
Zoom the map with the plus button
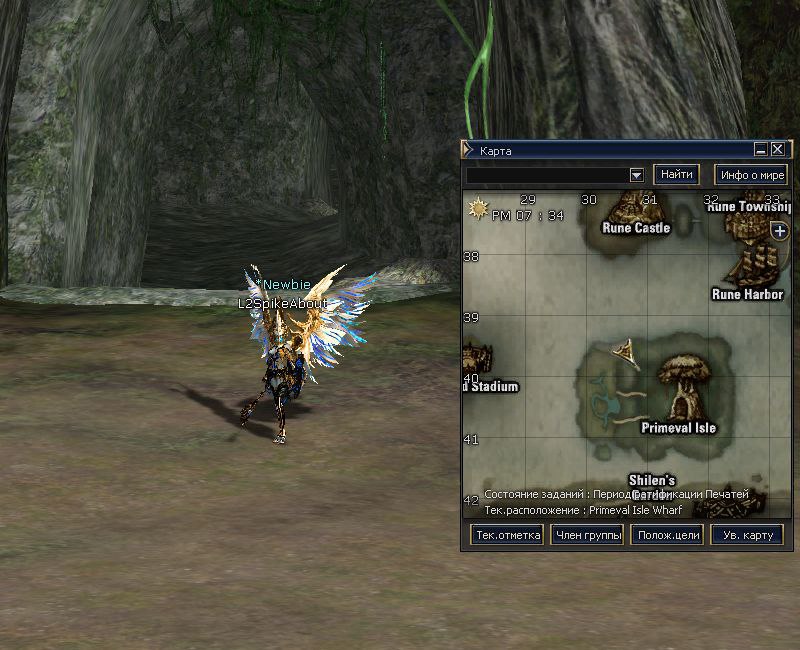[x=781, y=231]
